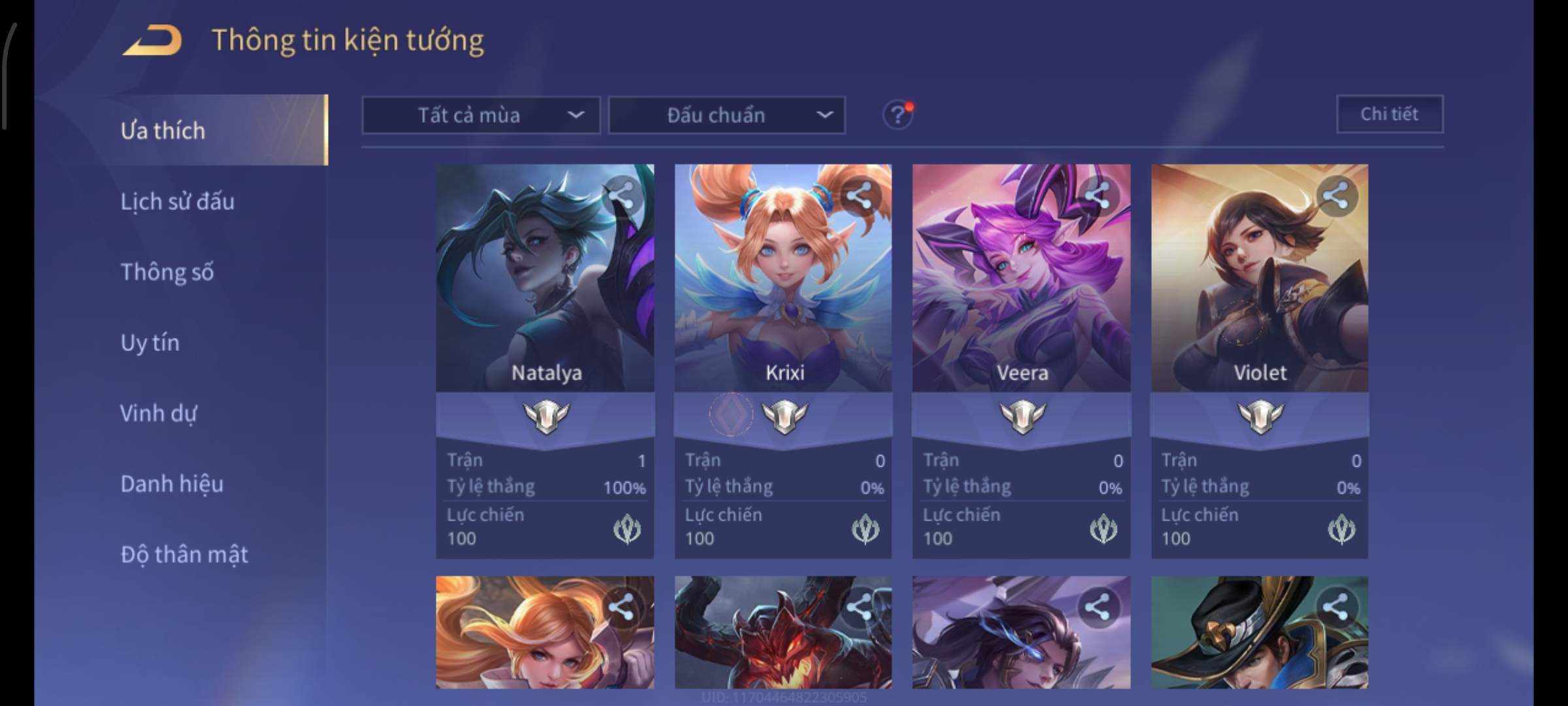
Task: Switch to the Danh hiệu tab
Action: pyautogui.click(x=172, y=484)
